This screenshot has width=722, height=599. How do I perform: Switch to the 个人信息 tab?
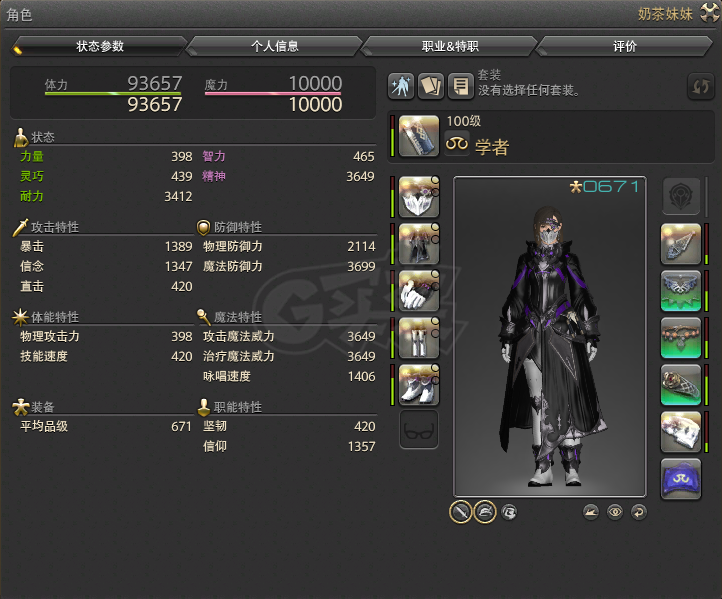274,46
